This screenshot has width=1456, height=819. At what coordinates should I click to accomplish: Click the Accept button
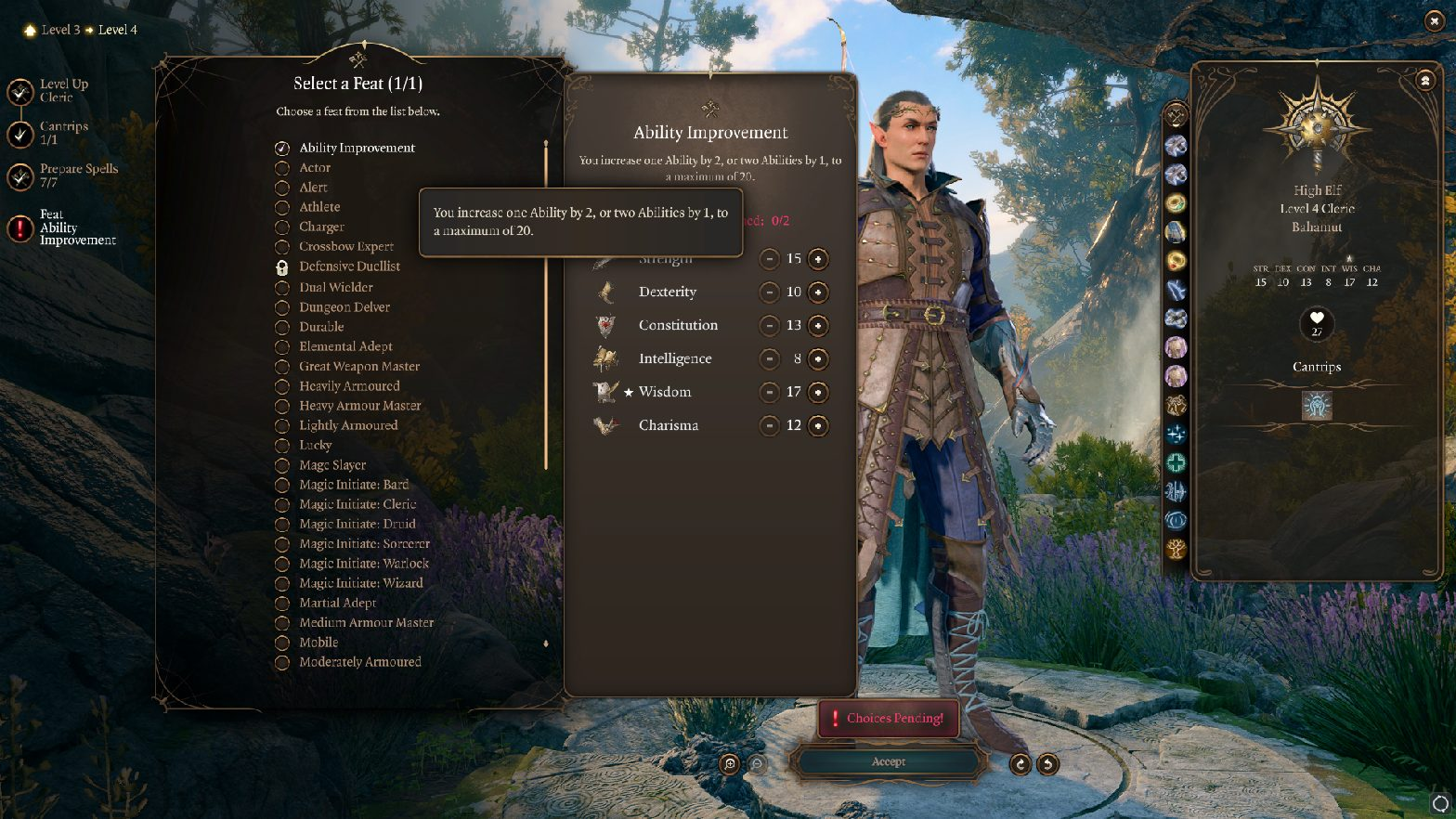888,762
